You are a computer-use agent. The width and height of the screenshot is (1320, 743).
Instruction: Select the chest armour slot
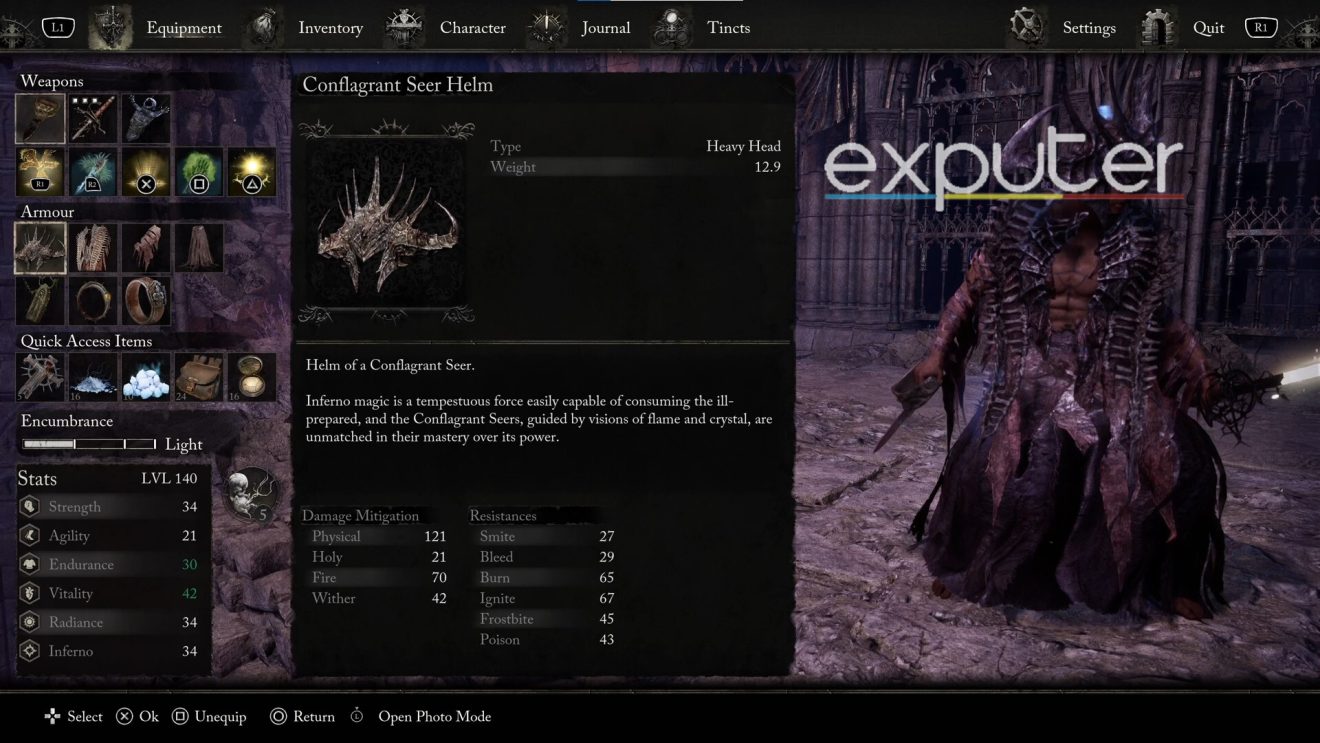pos(93,247)
